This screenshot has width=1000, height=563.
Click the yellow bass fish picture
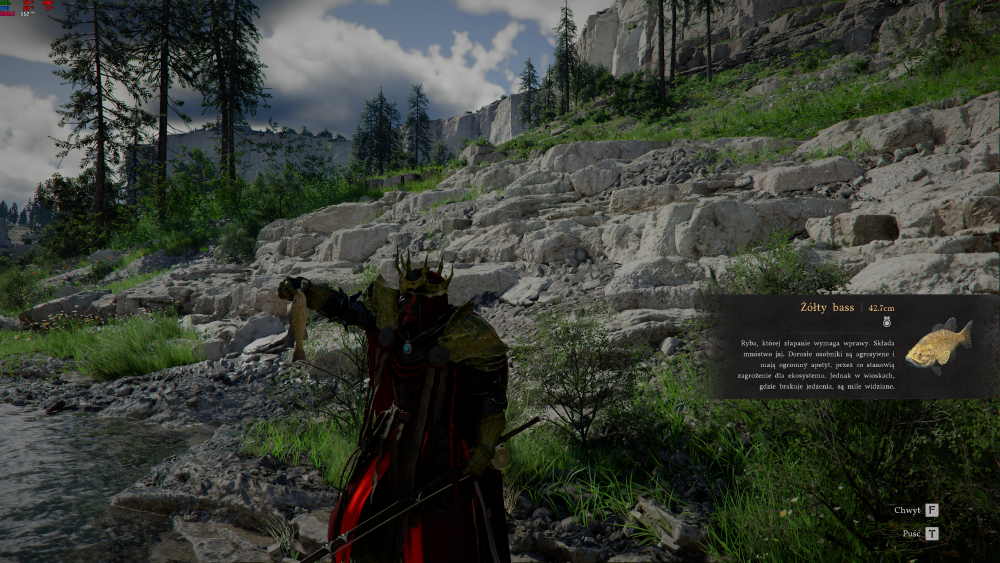click(944, 343)
